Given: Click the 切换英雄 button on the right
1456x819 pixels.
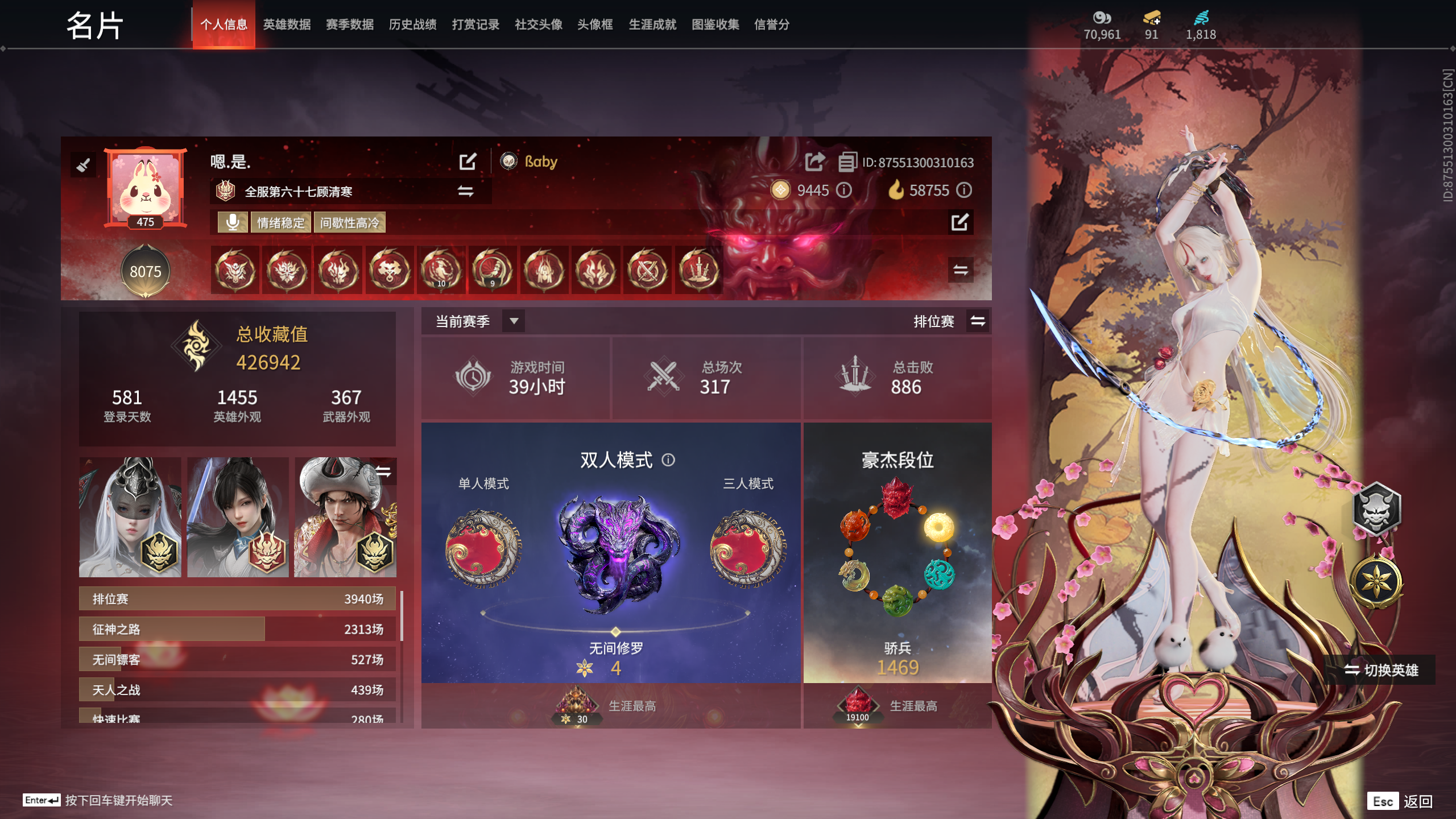Looking at the screenshot, I should click(1382, 671).
